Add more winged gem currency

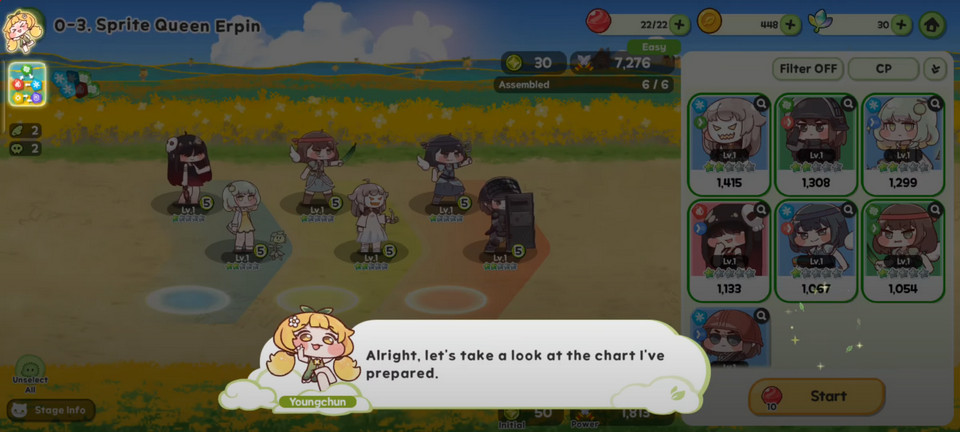click(x=901, y=24)
